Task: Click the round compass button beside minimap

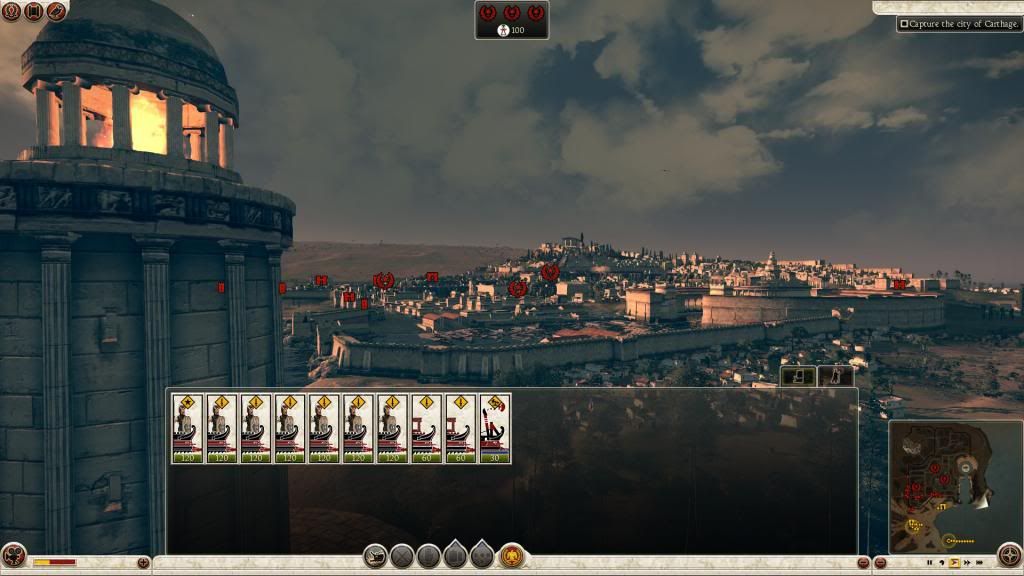Action: [1009, 556]
